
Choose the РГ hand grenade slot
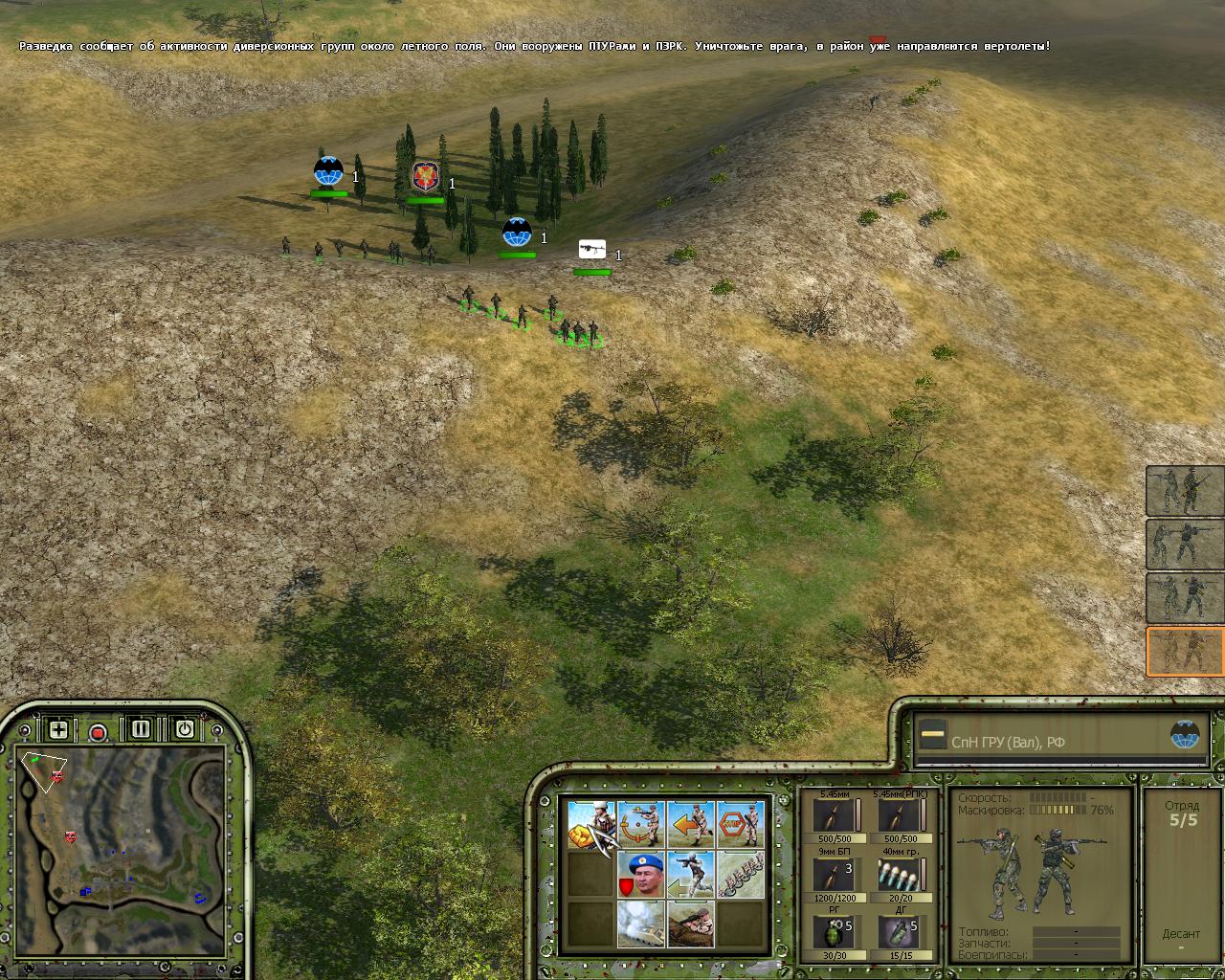(833, 932)
